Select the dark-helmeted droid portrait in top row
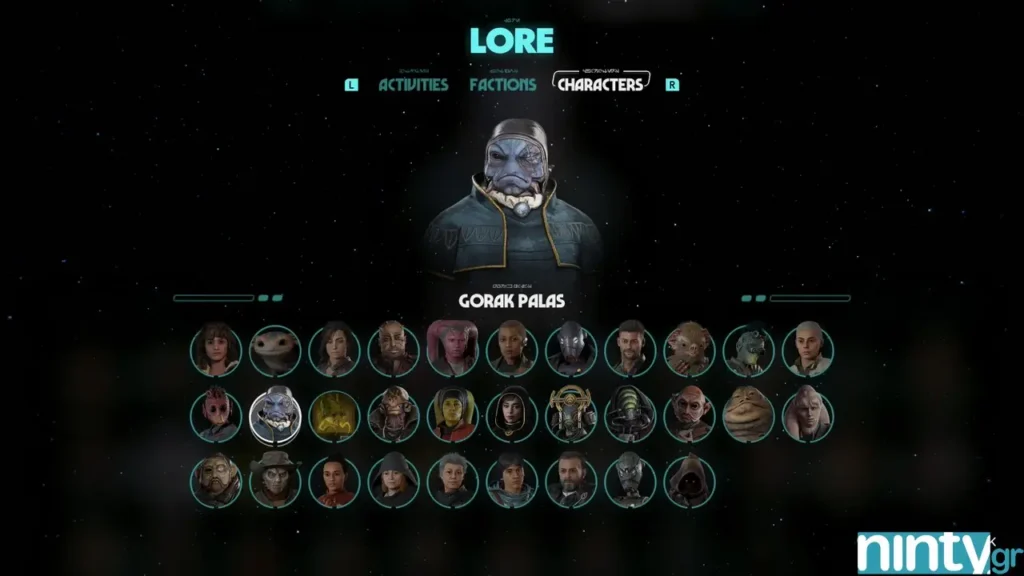The width and height of the screenshot is (1024, 576). [571, 349]
